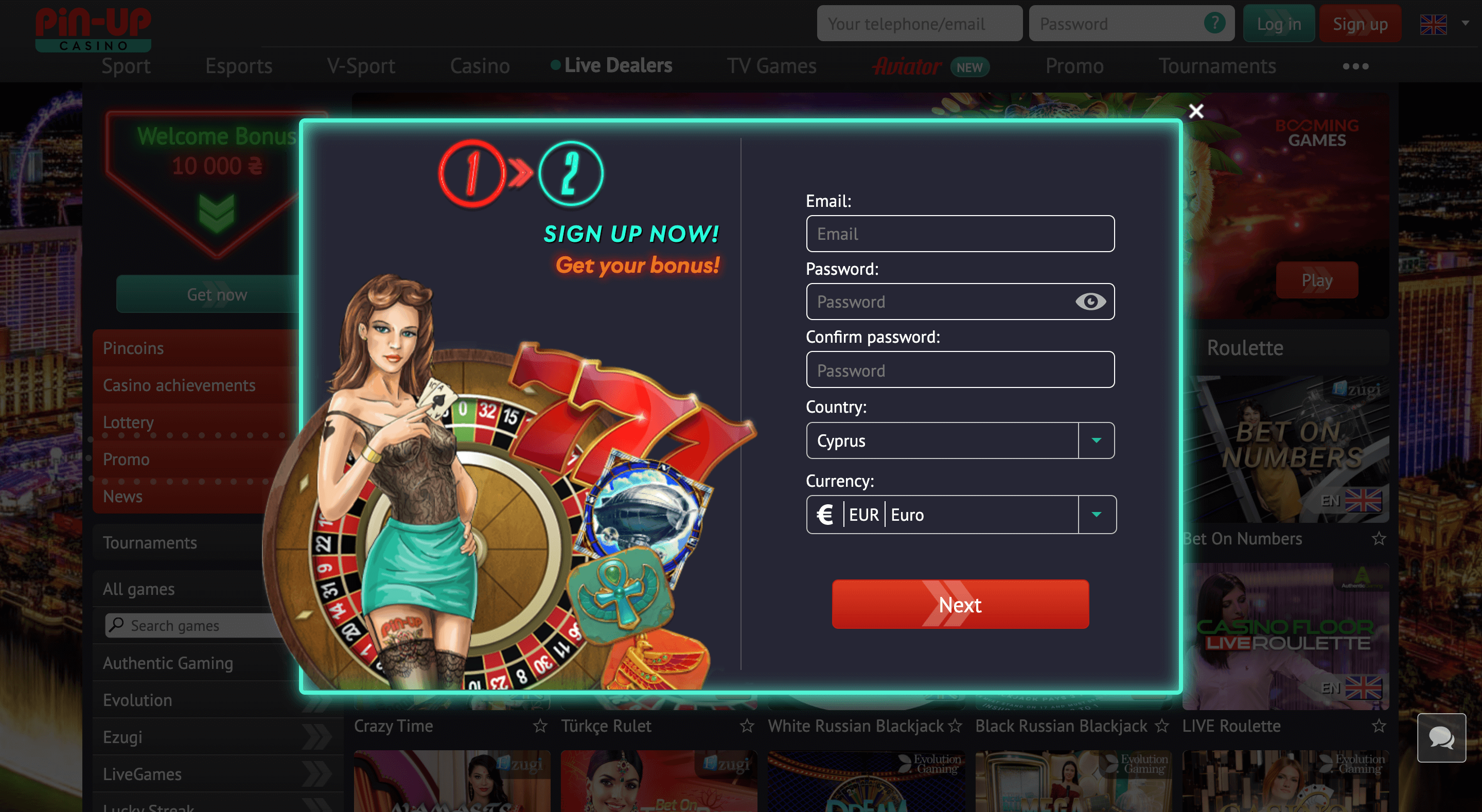The height and width of the screenshot is (812, 1482).
Task: Open the Tournaments navigation tab
Action: (x=1217, y=65)
